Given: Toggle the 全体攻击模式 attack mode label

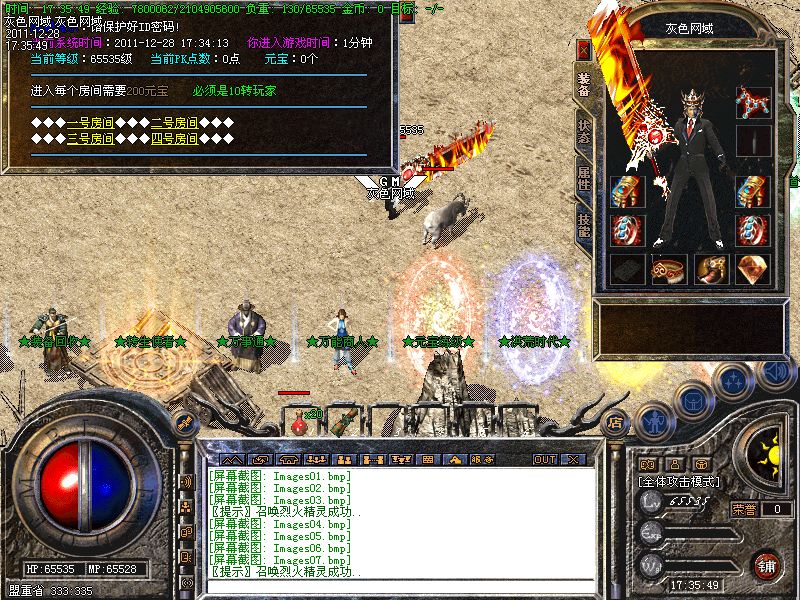Looking at the screenshot, I should point(680,481).
